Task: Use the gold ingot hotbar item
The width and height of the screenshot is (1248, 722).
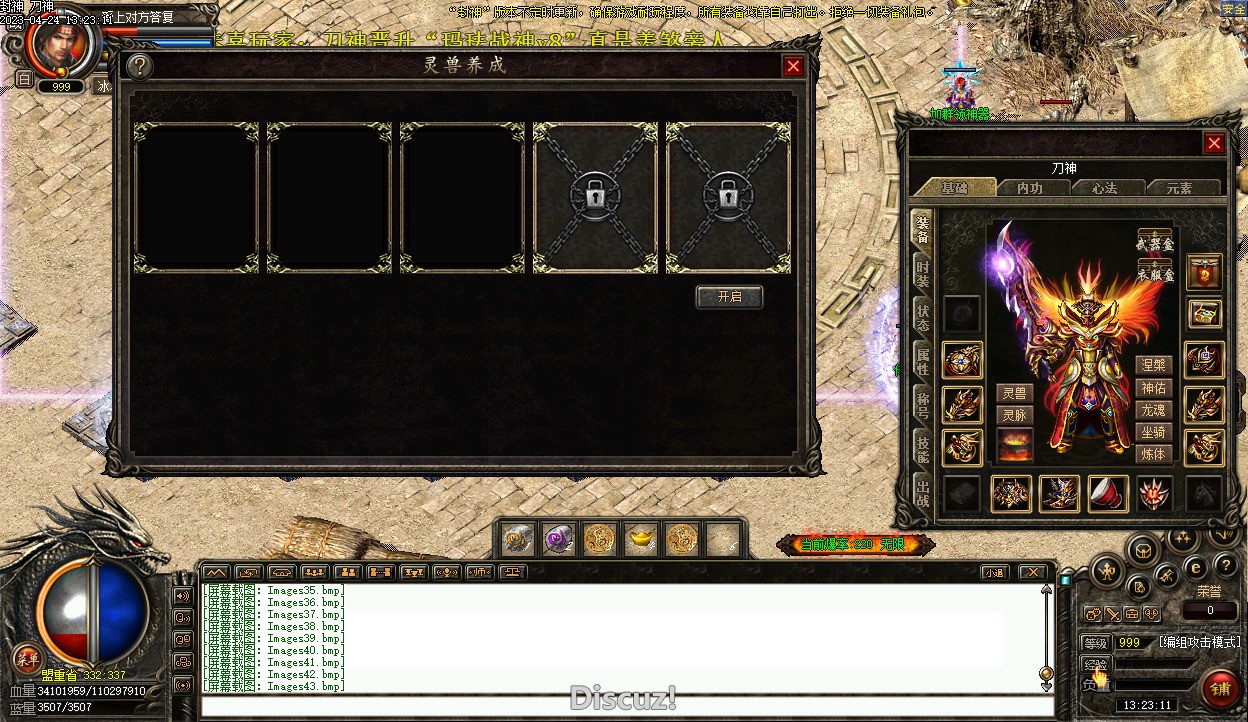Action: [x=640, y=540]
